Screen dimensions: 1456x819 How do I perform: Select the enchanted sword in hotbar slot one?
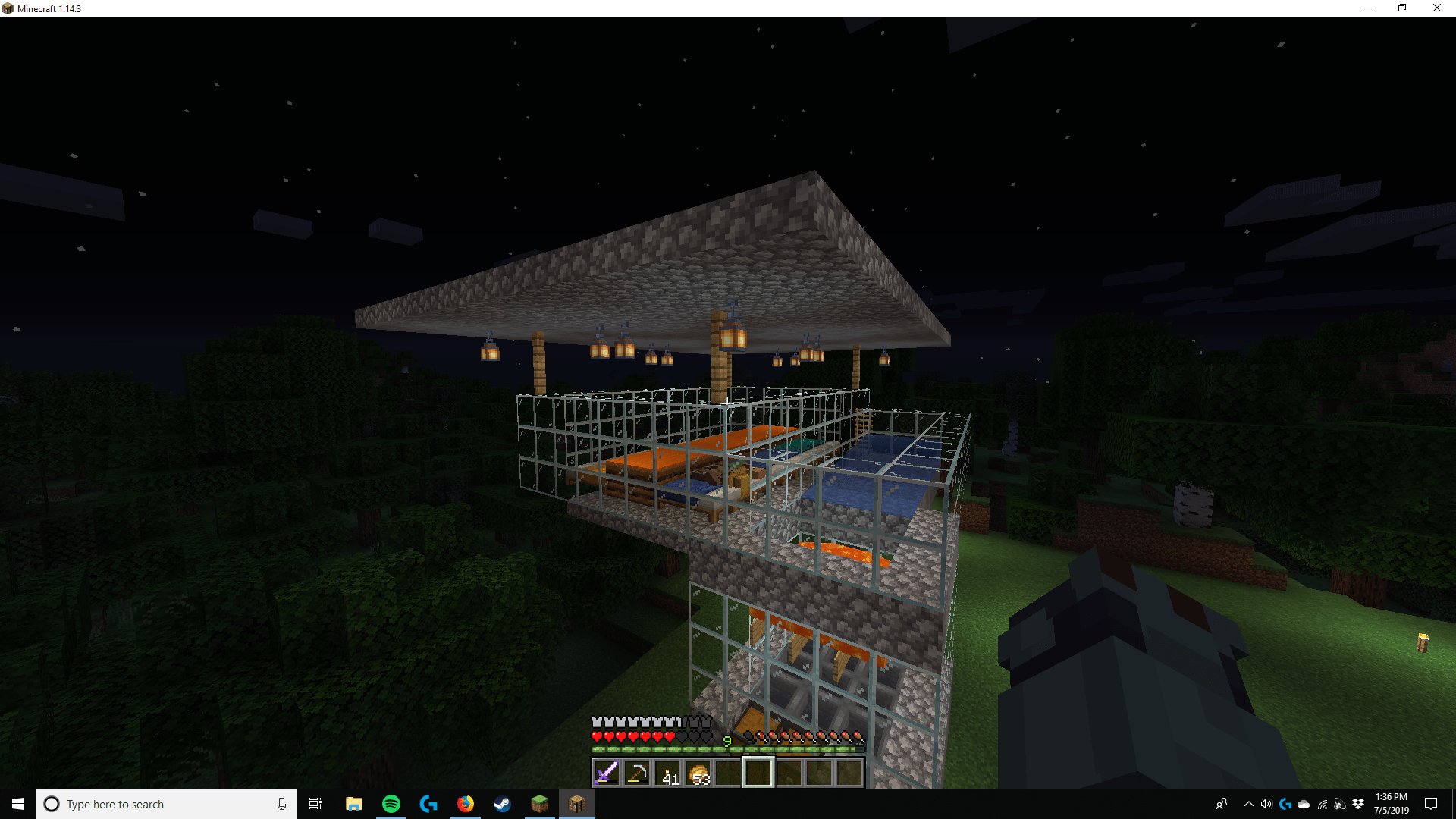pos(606,771)
